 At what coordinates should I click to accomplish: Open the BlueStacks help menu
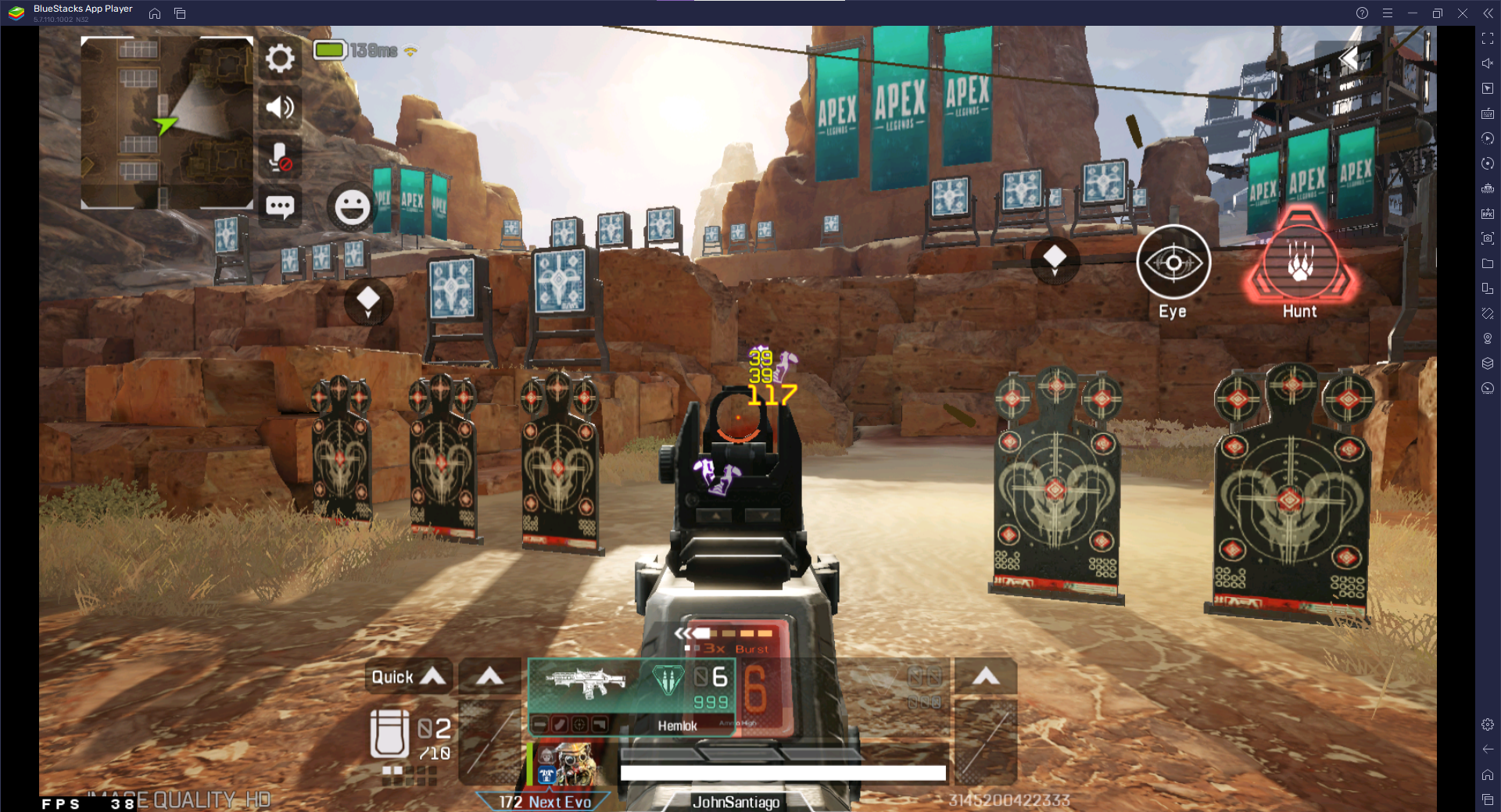point(1361,13)
